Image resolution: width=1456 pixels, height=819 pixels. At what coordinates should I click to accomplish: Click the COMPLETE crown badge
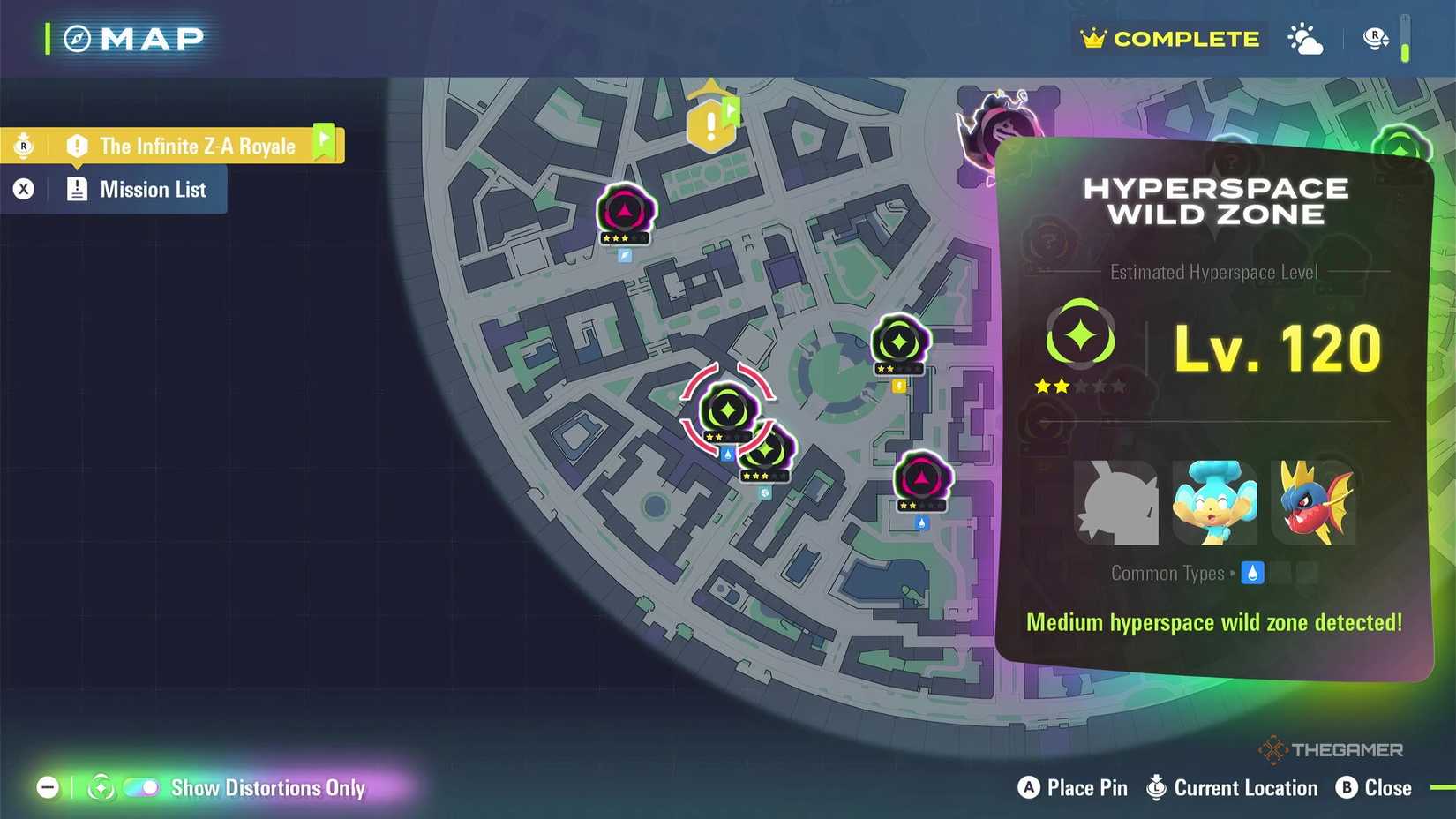(x=1168, y=38)
